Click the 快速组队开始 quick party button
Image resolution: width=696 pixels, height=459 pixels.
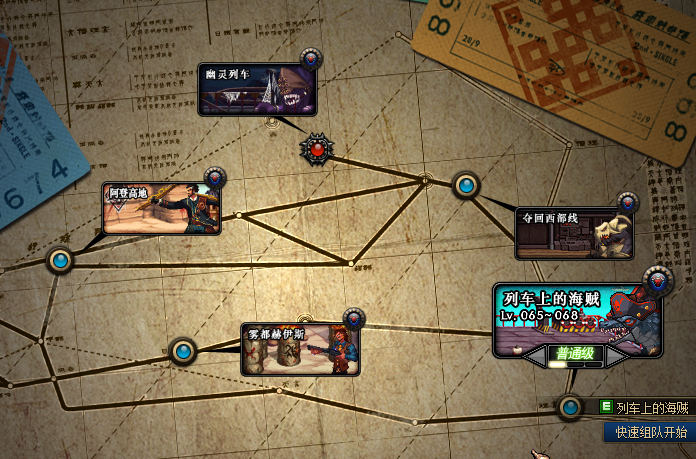pyautogui.click(x=651, y=433)
